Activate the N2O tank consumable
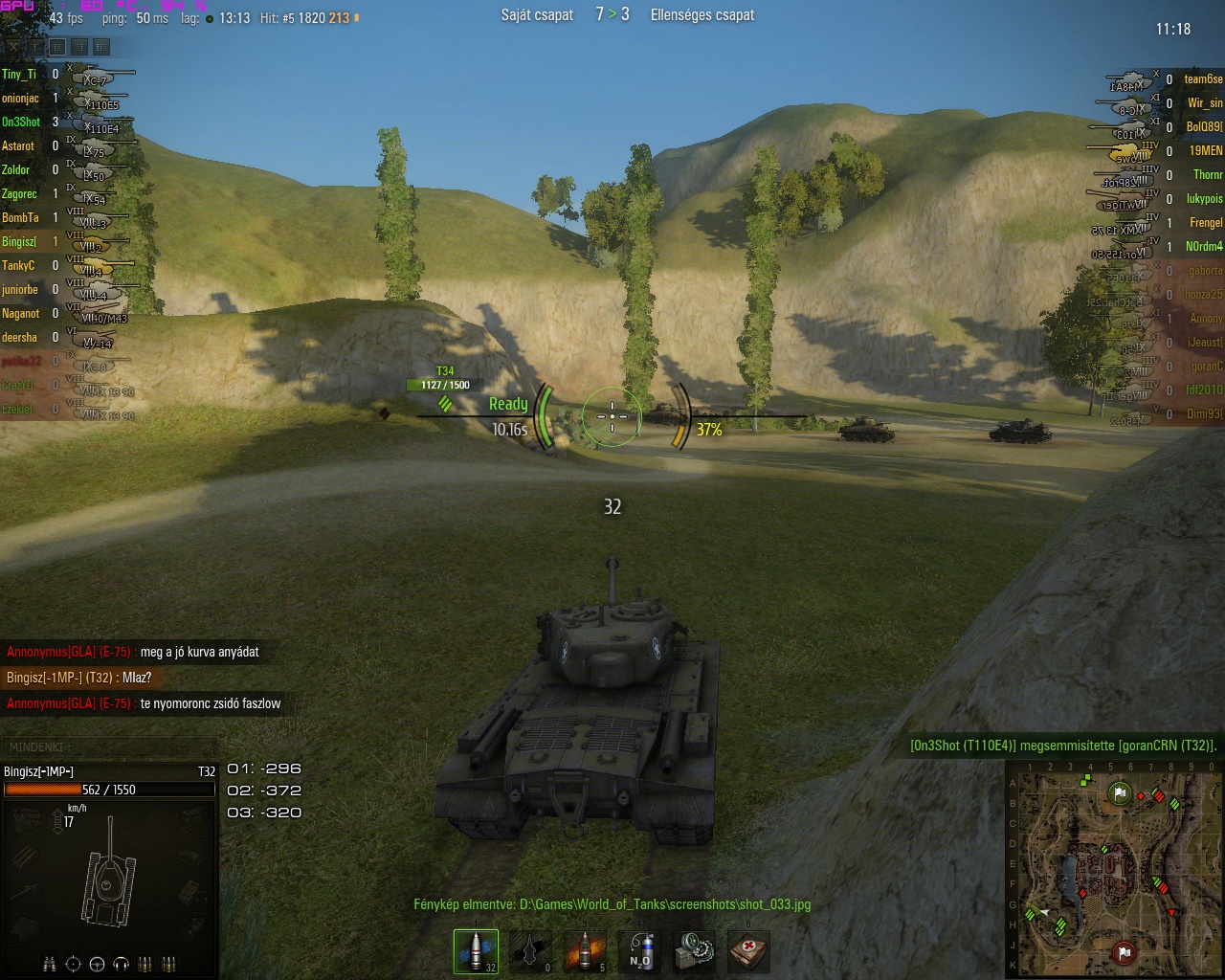The image size is (1225, 980). (x=640, y=950)
